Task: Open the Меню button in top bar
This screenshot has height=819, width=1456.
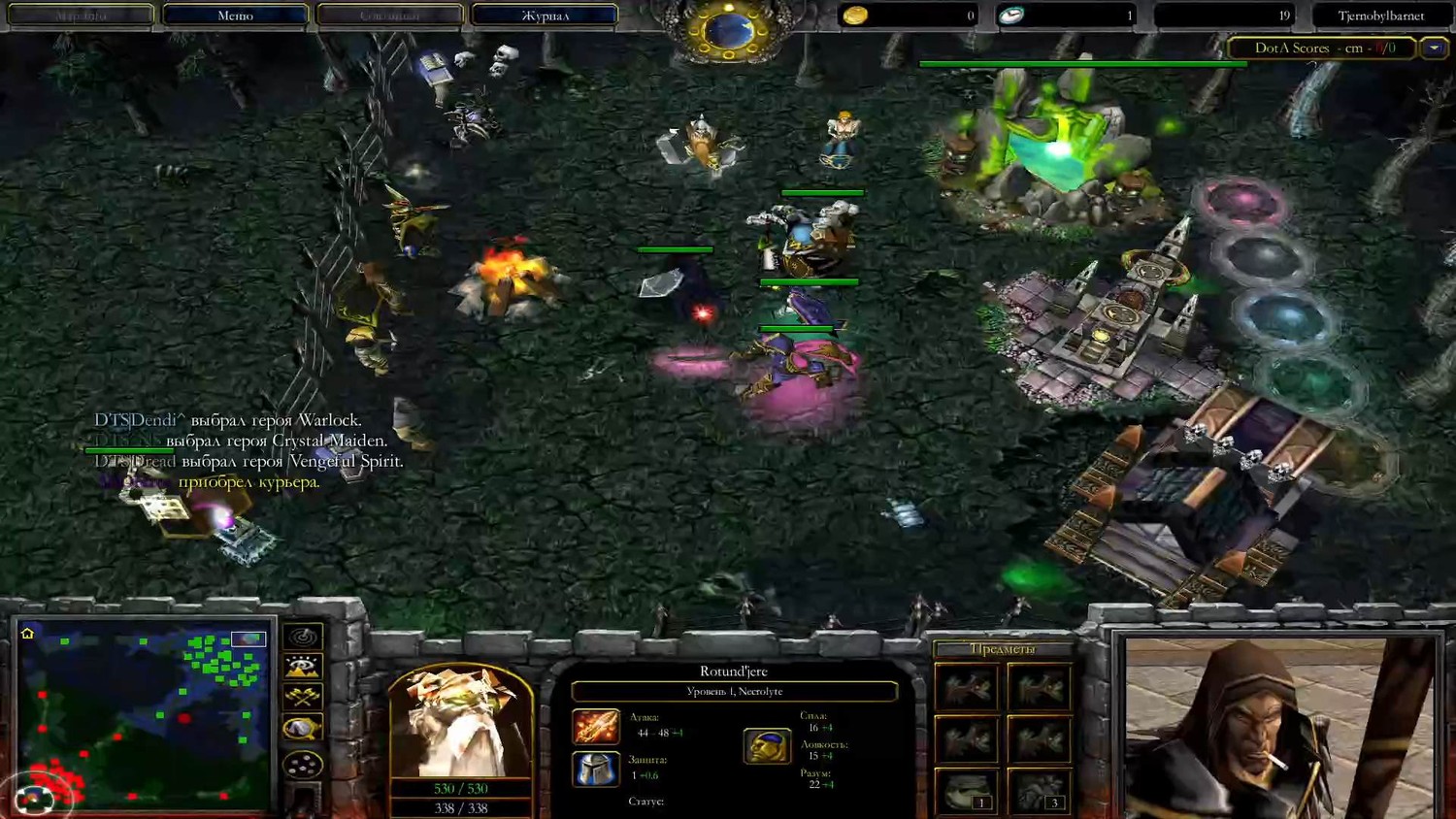Action: [x=235, y=16]
